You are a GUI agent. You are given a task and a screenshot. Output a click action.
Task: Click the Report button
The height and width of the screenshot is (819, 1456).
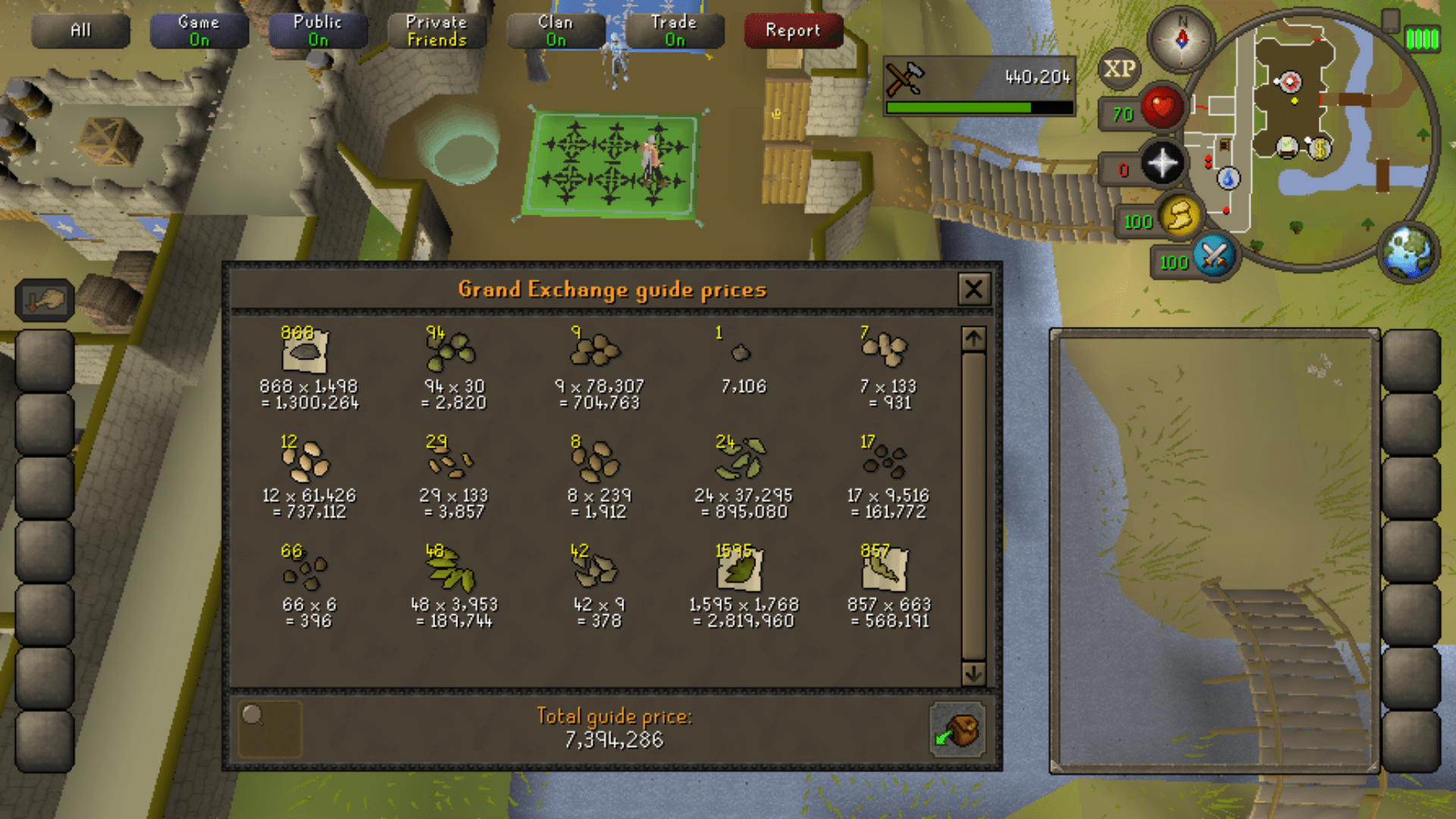(x=793, y=30)
